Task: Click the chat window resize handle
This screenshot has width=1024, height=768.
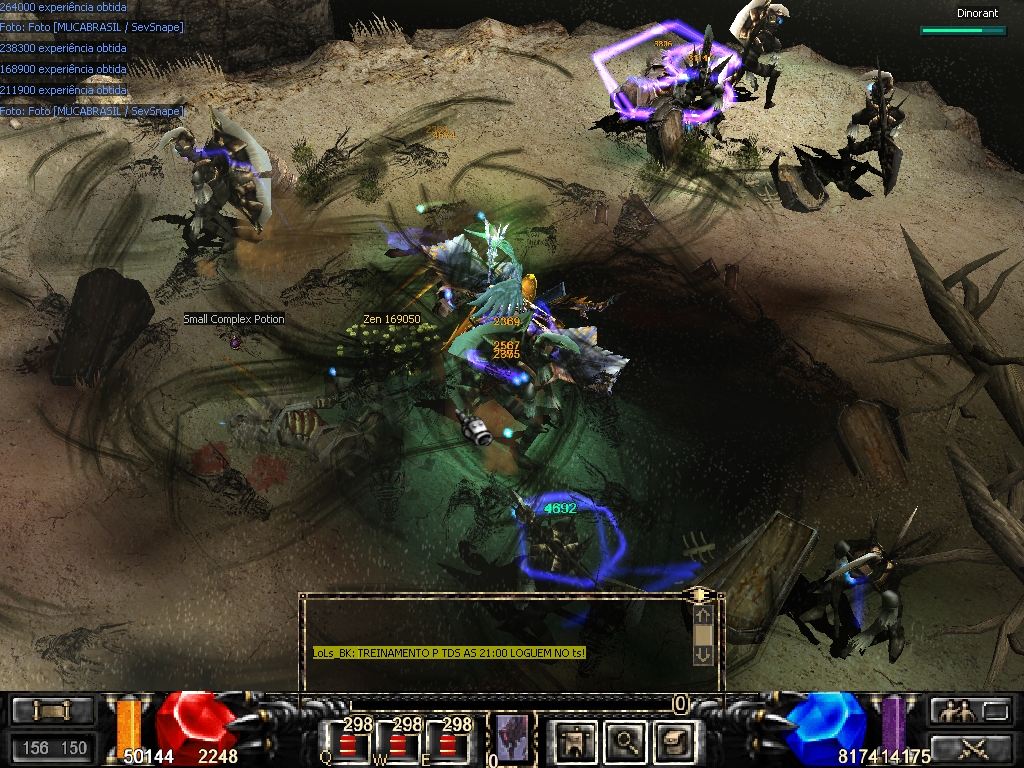Action: click(x=701, y=595)
